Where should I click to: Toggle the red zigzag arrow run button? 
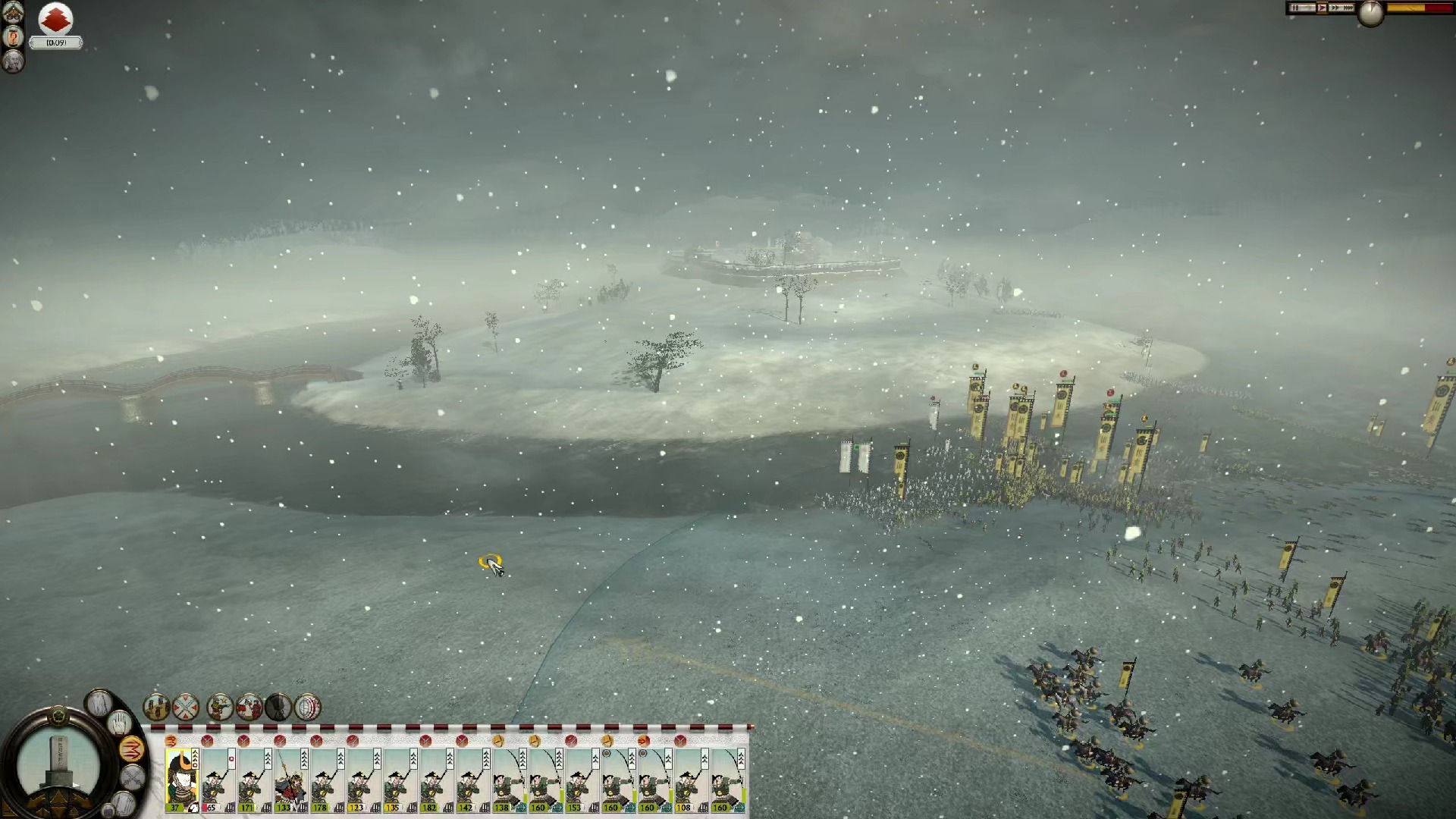[x=132, y=750]
